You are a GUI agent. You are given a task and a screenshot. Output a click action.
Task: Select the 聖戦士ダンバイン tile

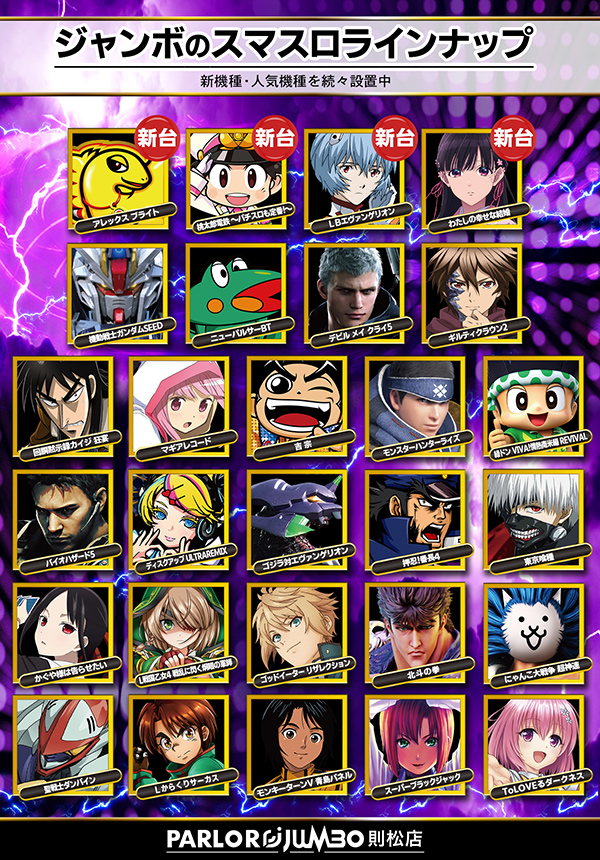[62, 742]
